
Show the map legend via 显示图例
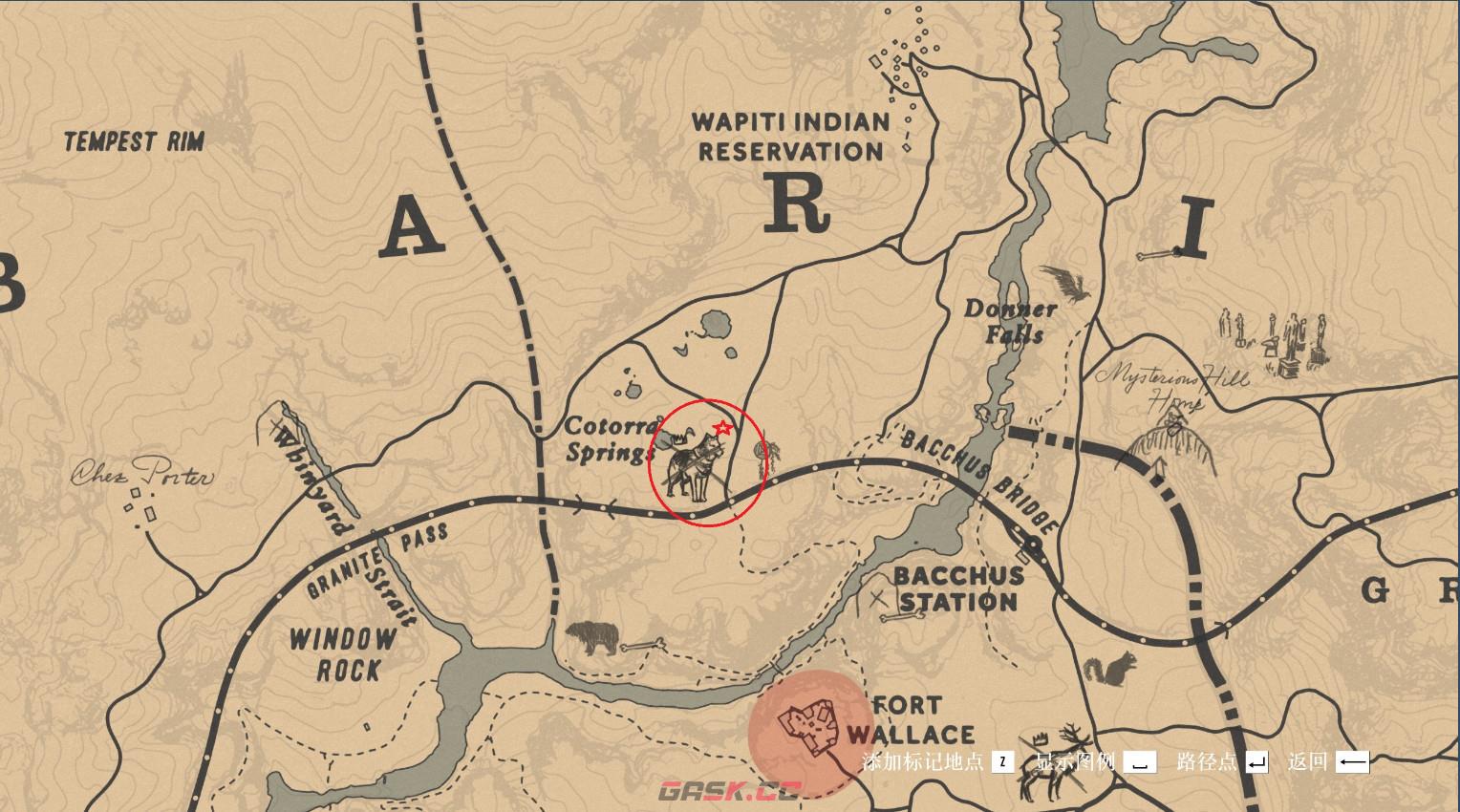tap(1095, 761)
